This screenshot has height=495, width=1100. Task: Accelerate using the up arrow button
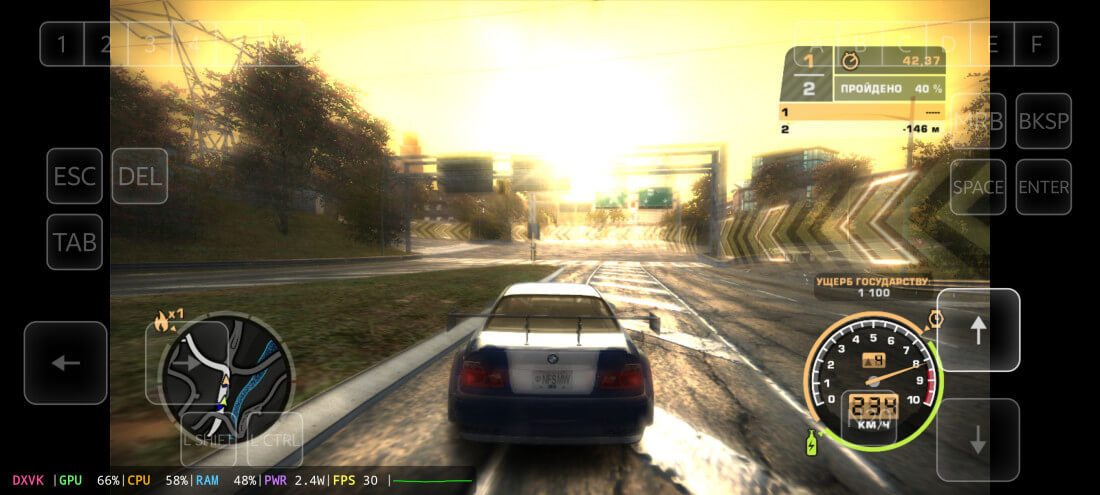click(x=978, y=330)
